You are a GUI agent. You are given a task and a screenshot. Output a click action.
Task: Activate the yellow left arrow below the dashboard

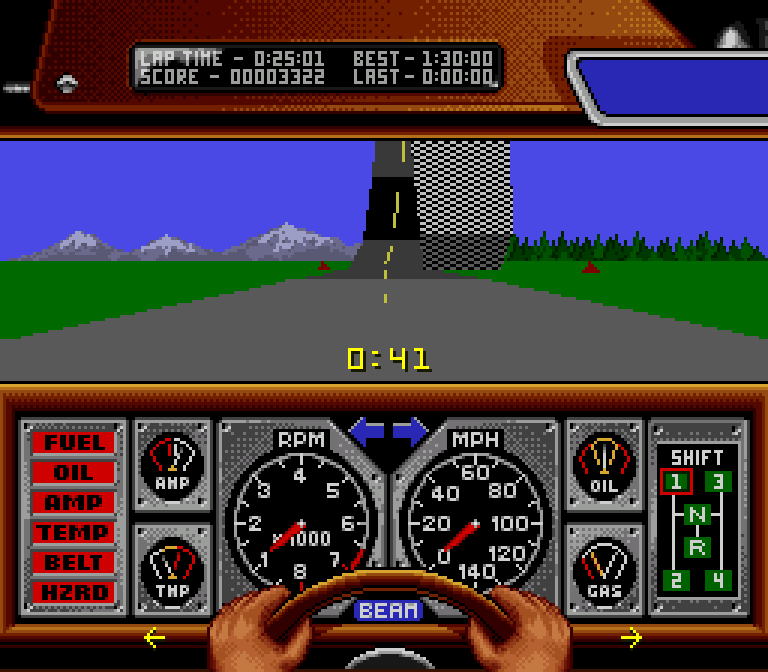pos(154,637)
